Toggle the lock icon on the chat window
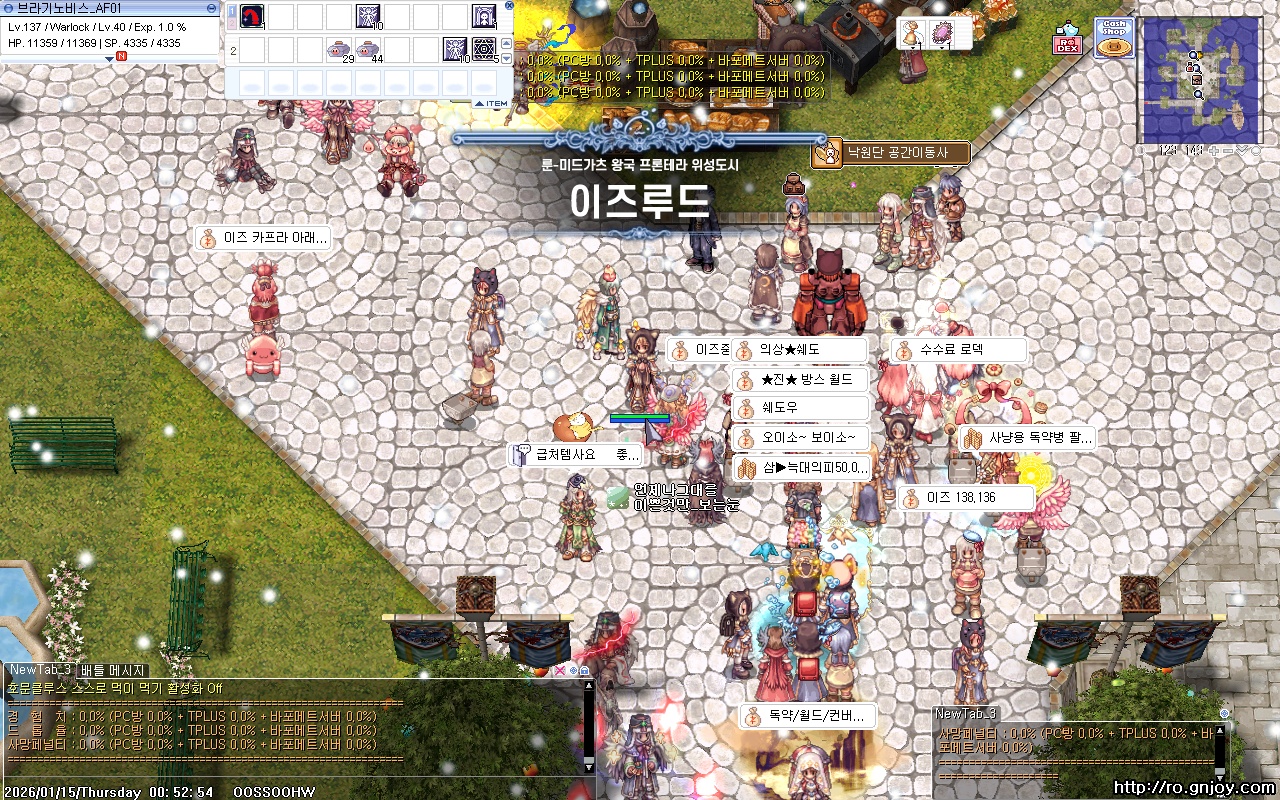This screenshot has height=800, width=1280. (584, 671)
